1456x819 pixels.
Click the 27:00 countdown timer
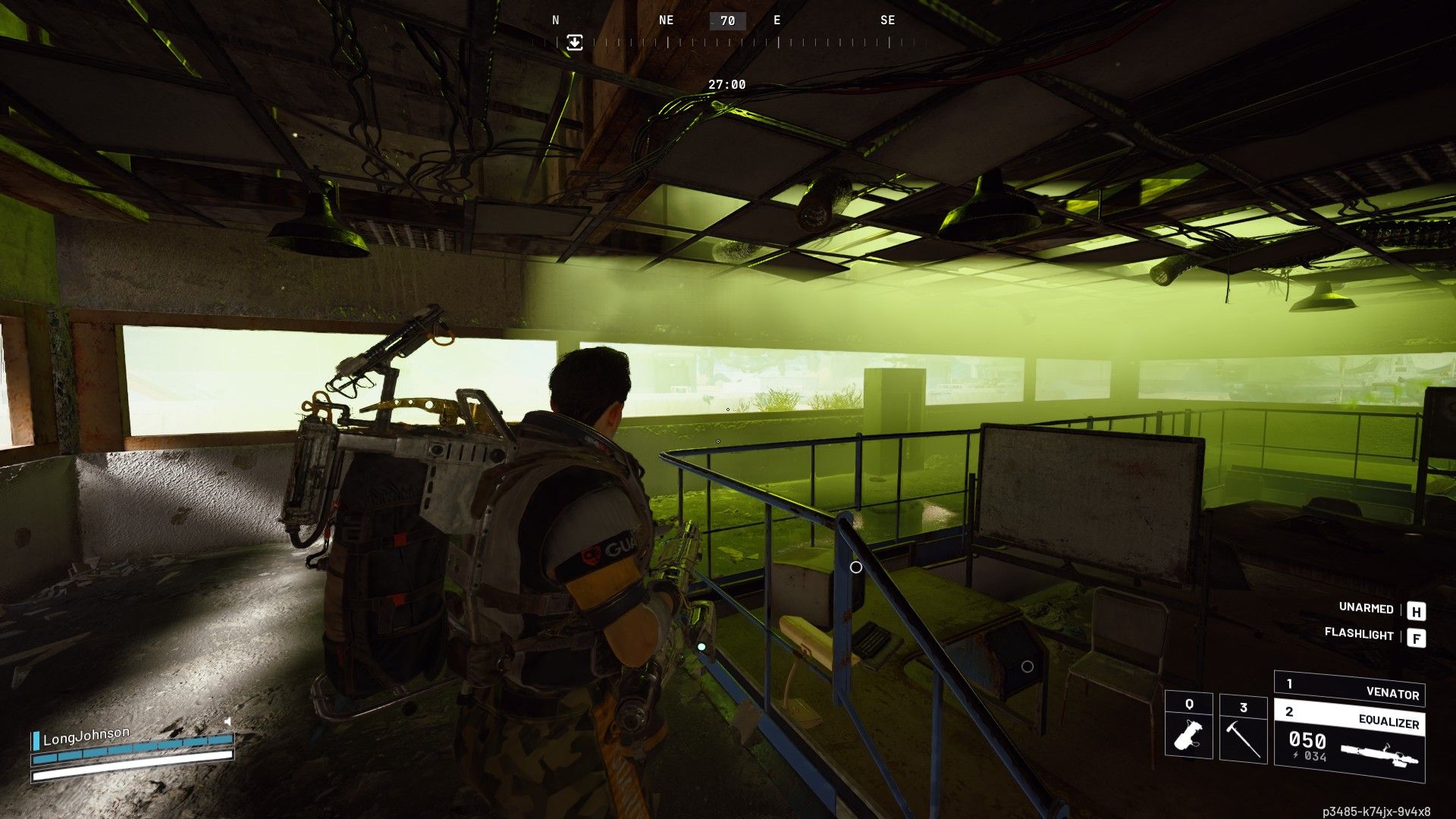727,85
